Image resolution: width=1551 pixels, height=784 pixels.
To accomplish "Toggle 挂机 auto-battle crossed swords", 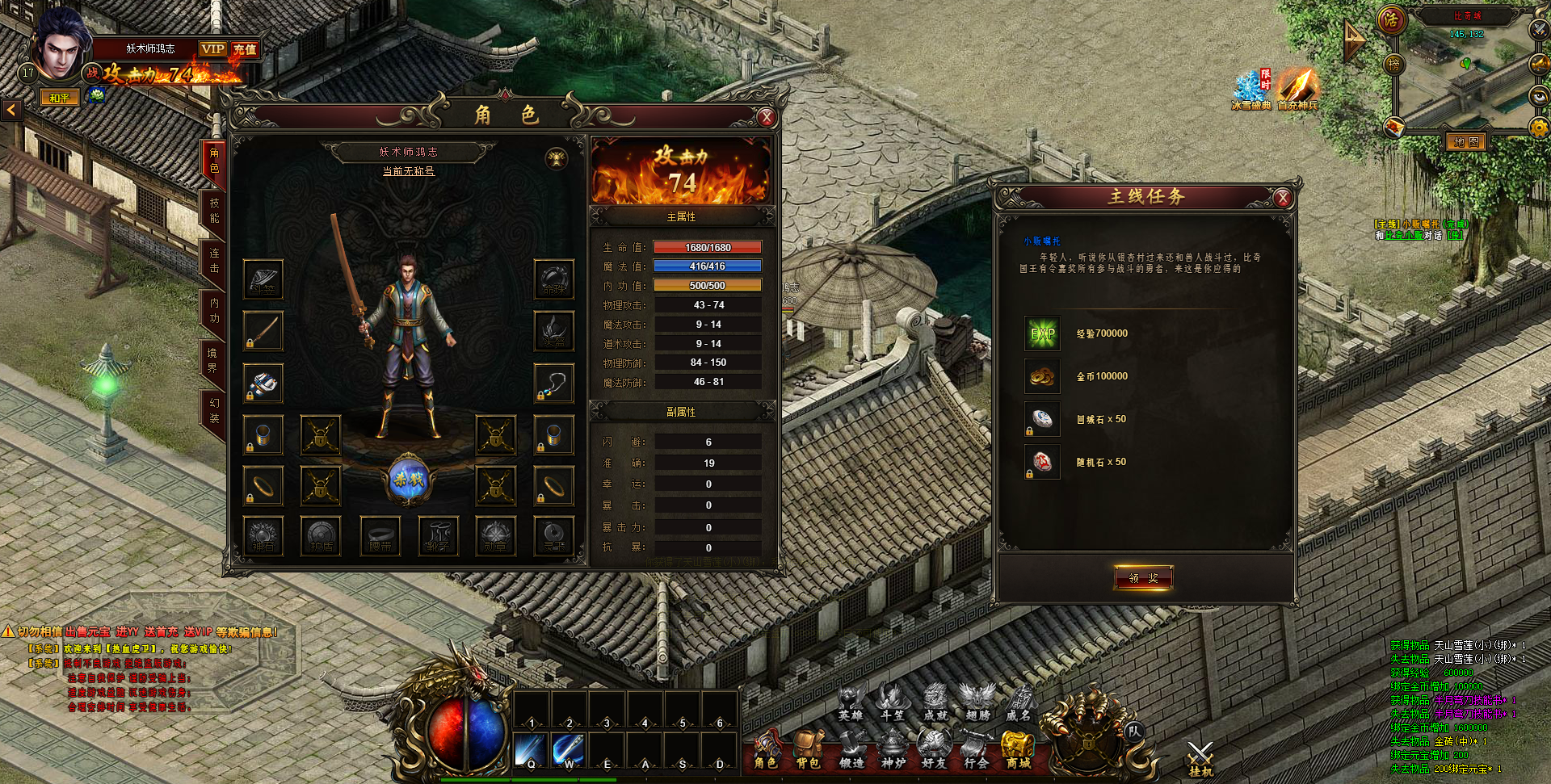I will (1200, 757).
